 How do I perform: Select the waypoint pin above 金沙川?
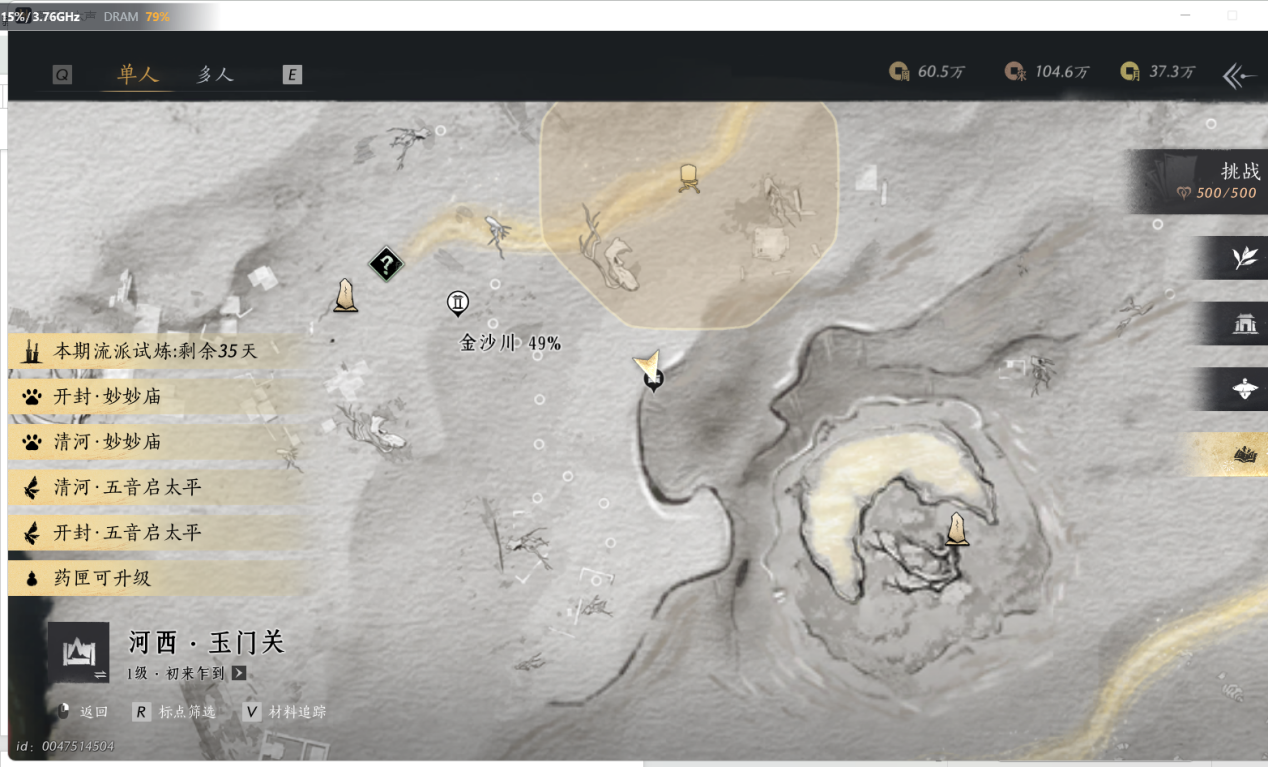(458, 302)
